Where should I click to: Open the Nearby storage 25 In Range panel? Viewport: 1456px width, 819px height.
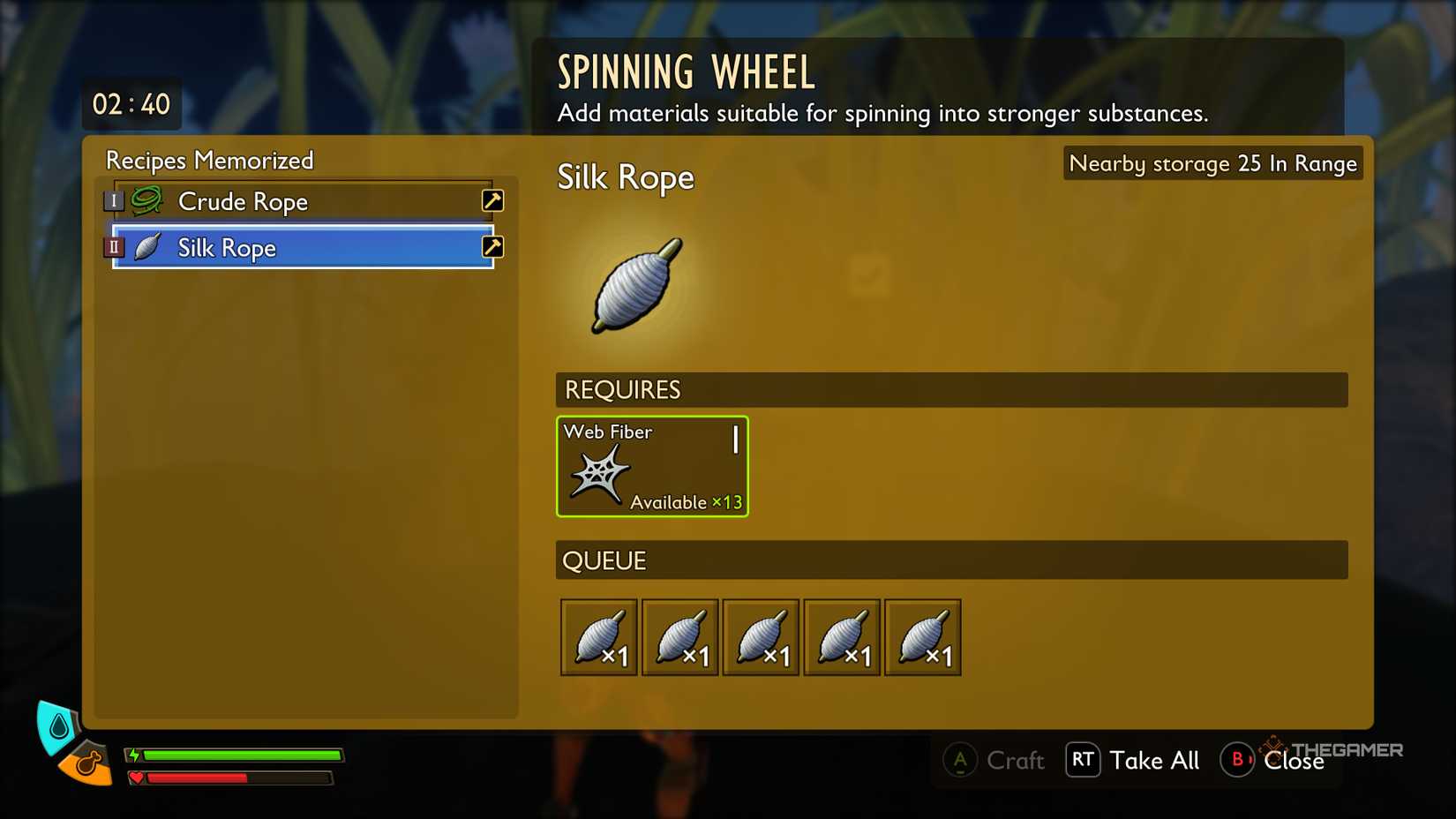(1212, 163)
